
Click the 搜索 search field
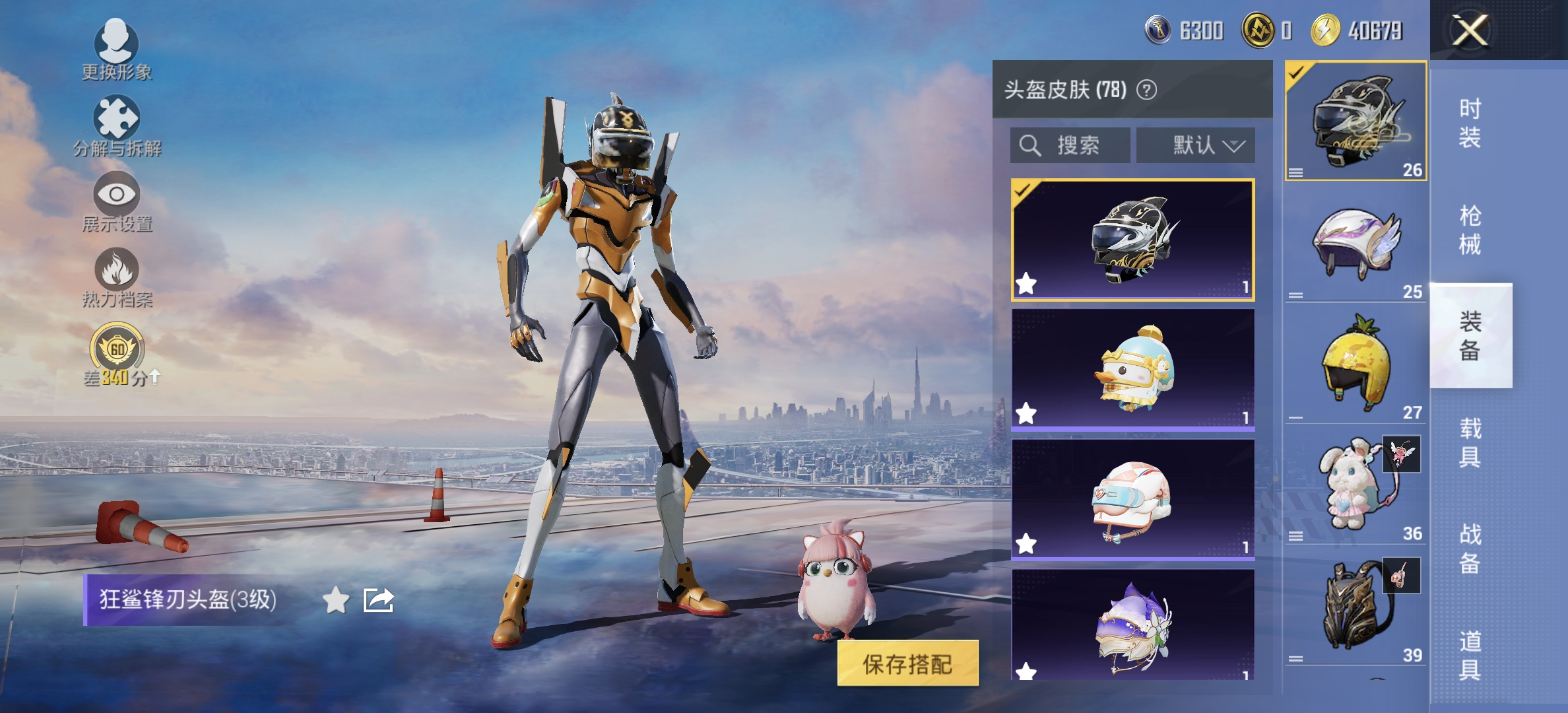click(1069, 145)
